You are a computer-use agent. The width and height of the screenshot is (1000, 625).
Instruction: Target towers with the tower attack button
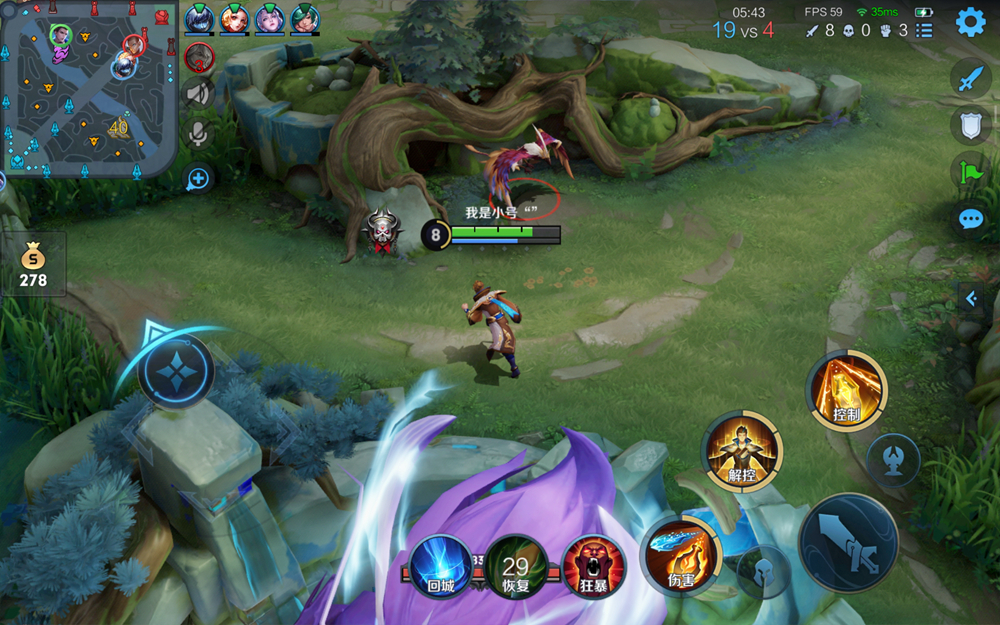(x=893, y=459)
